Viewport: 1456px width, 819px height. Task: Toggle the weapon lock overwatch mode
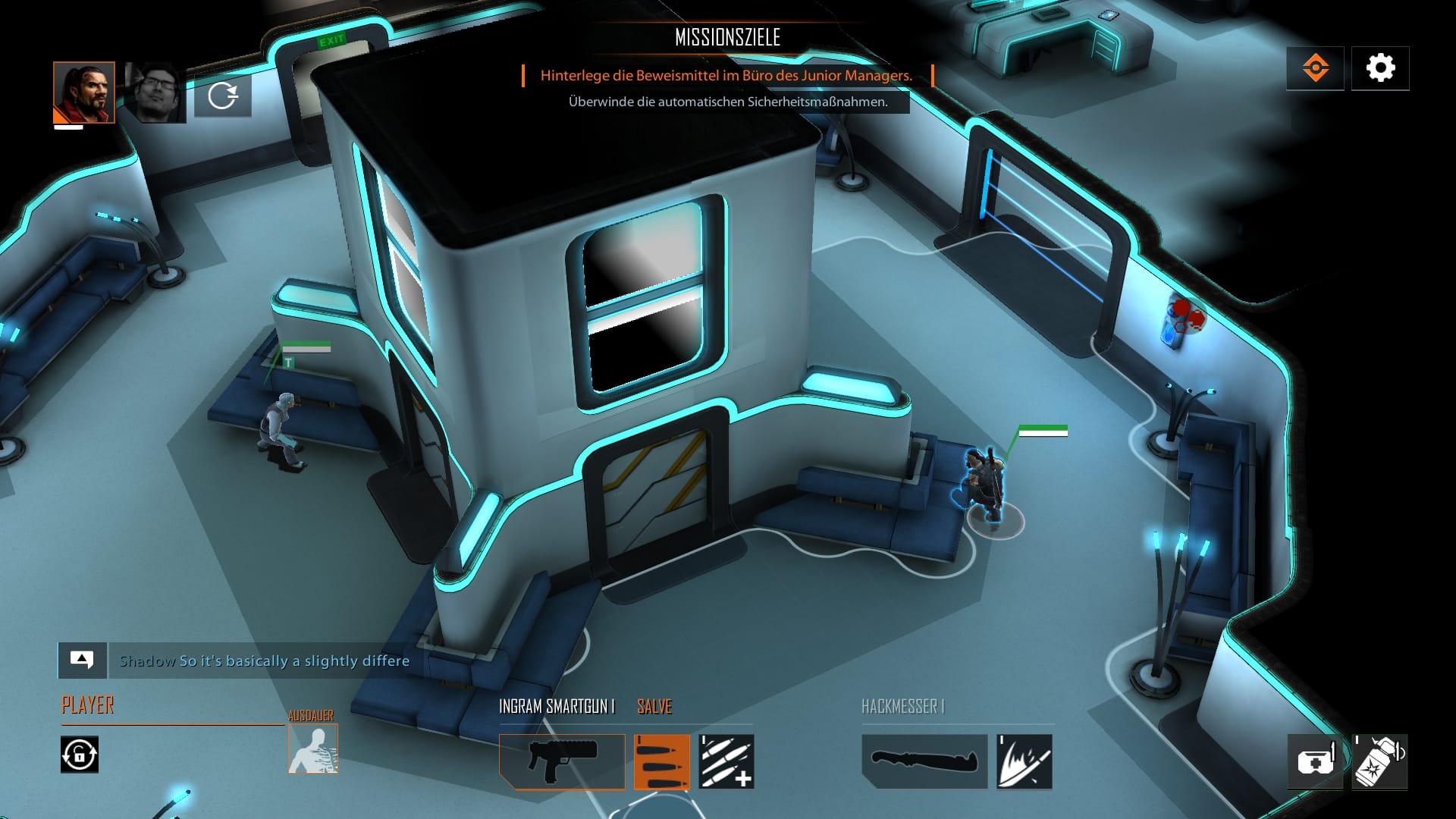tap(78, 755)
